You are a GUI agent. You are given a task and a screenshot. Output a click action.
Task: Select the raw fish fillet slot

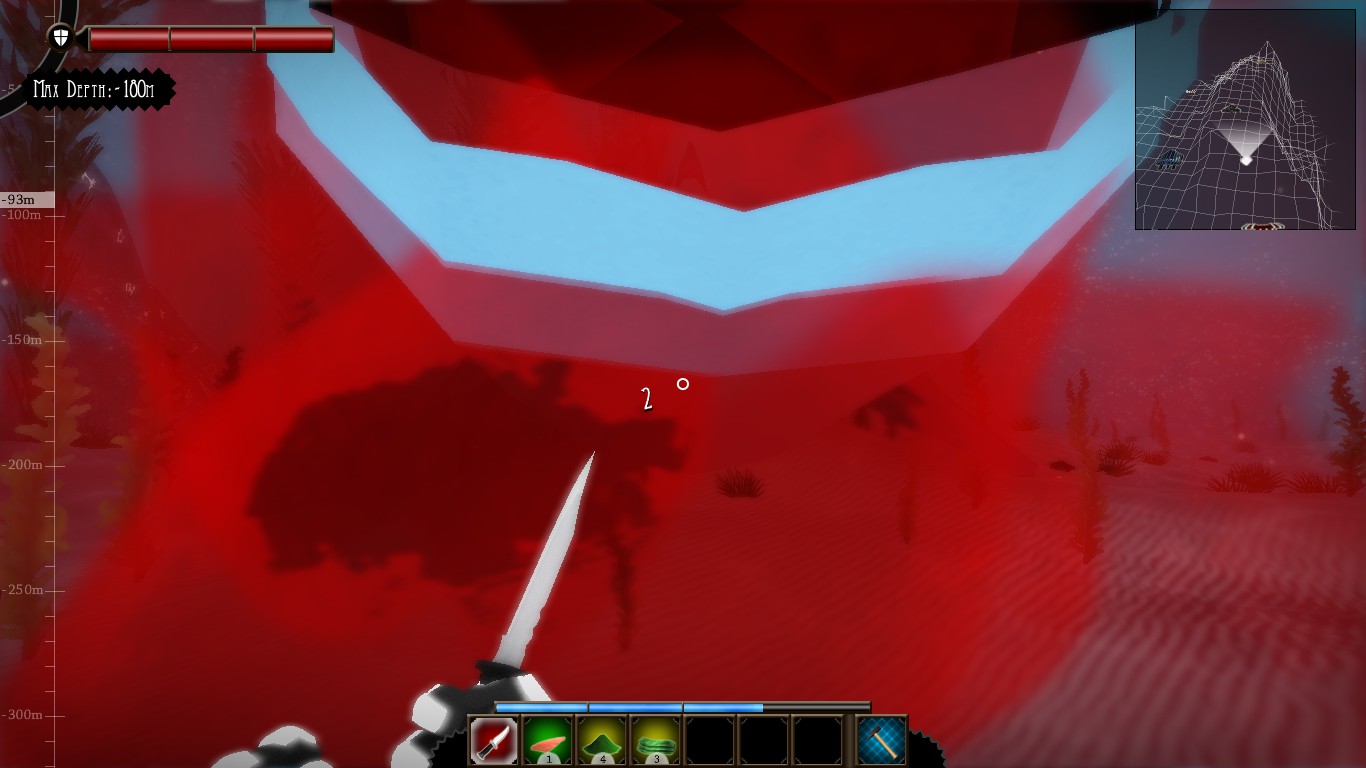[548, 741]
